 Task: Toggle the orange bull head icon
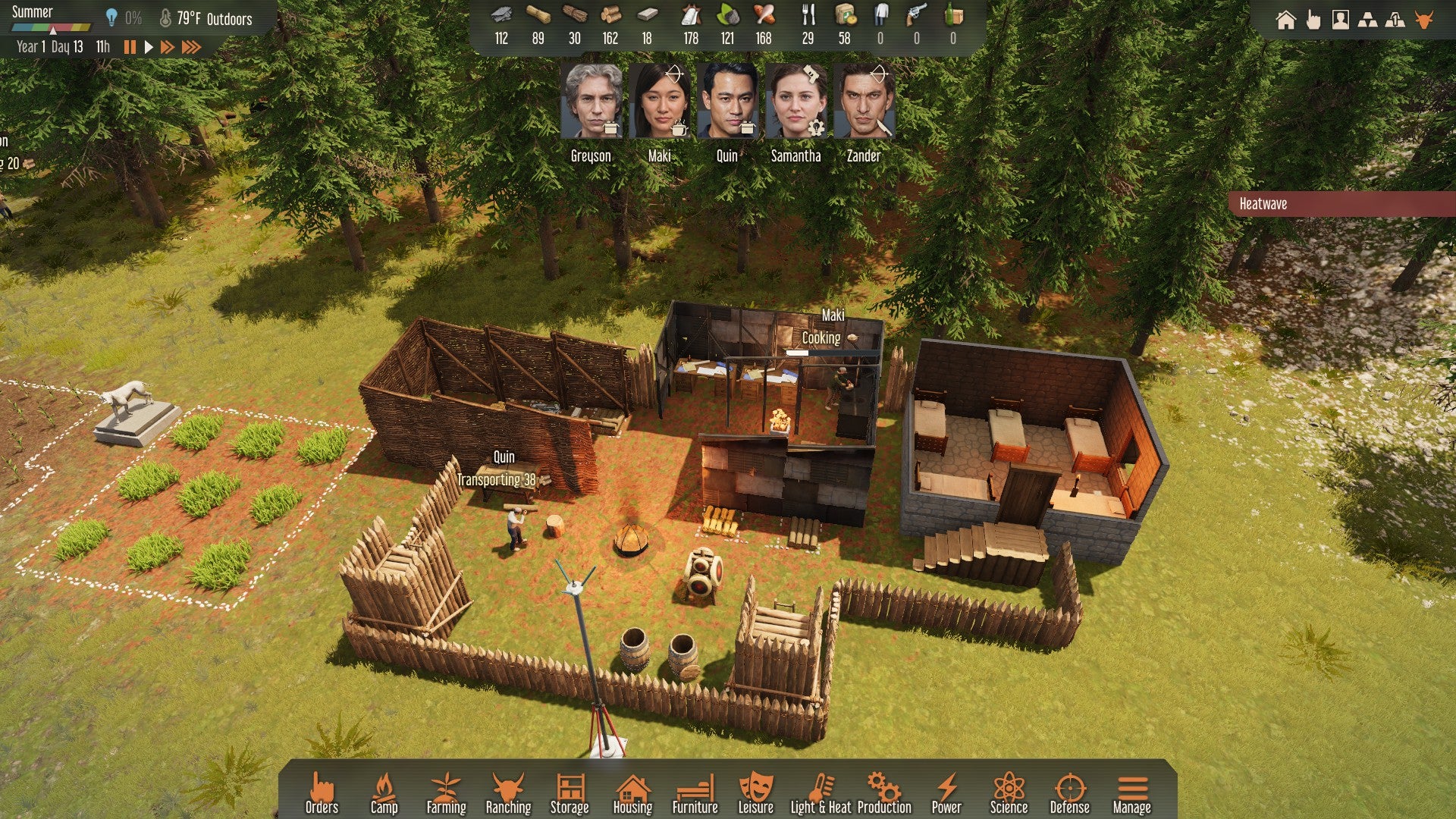point(1423,20)
